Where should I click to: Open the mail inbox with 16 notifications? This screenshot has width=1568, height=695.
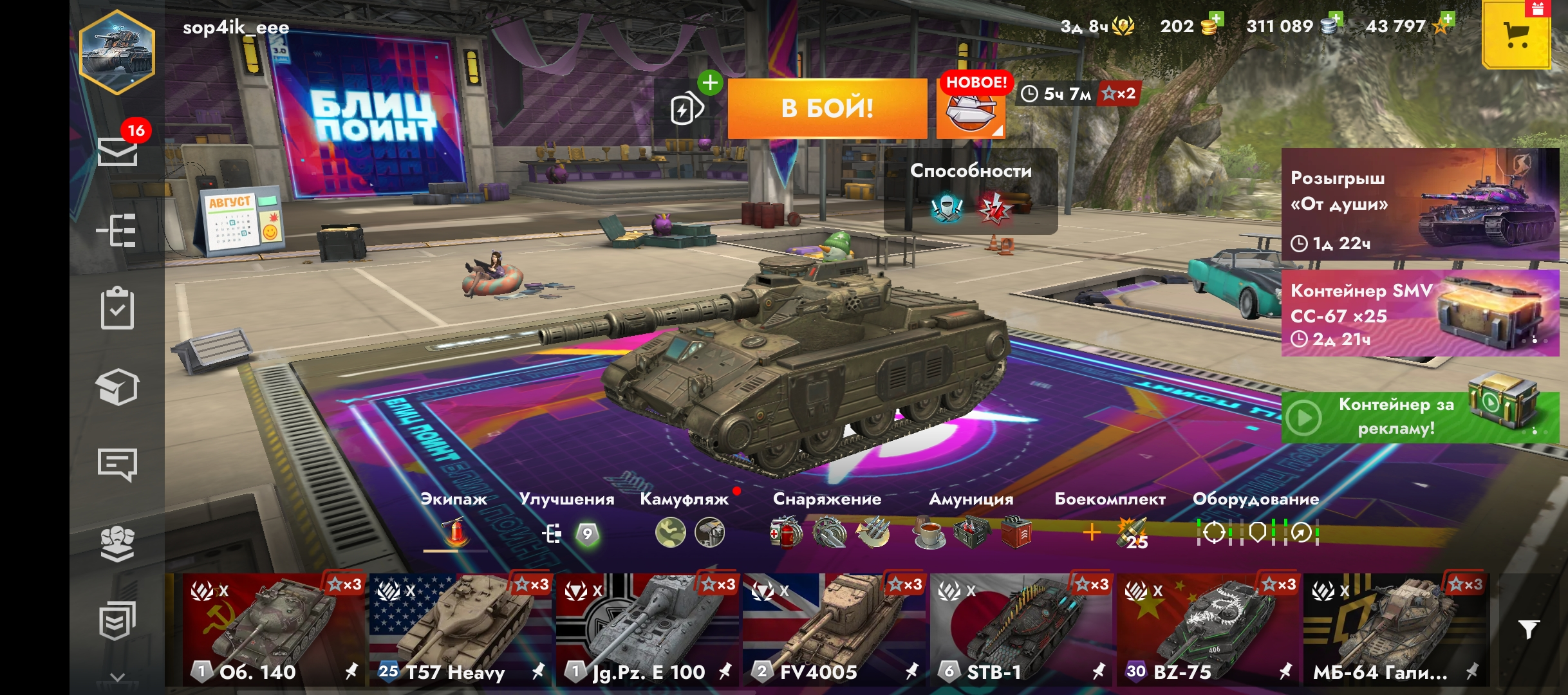coord(117,152)
